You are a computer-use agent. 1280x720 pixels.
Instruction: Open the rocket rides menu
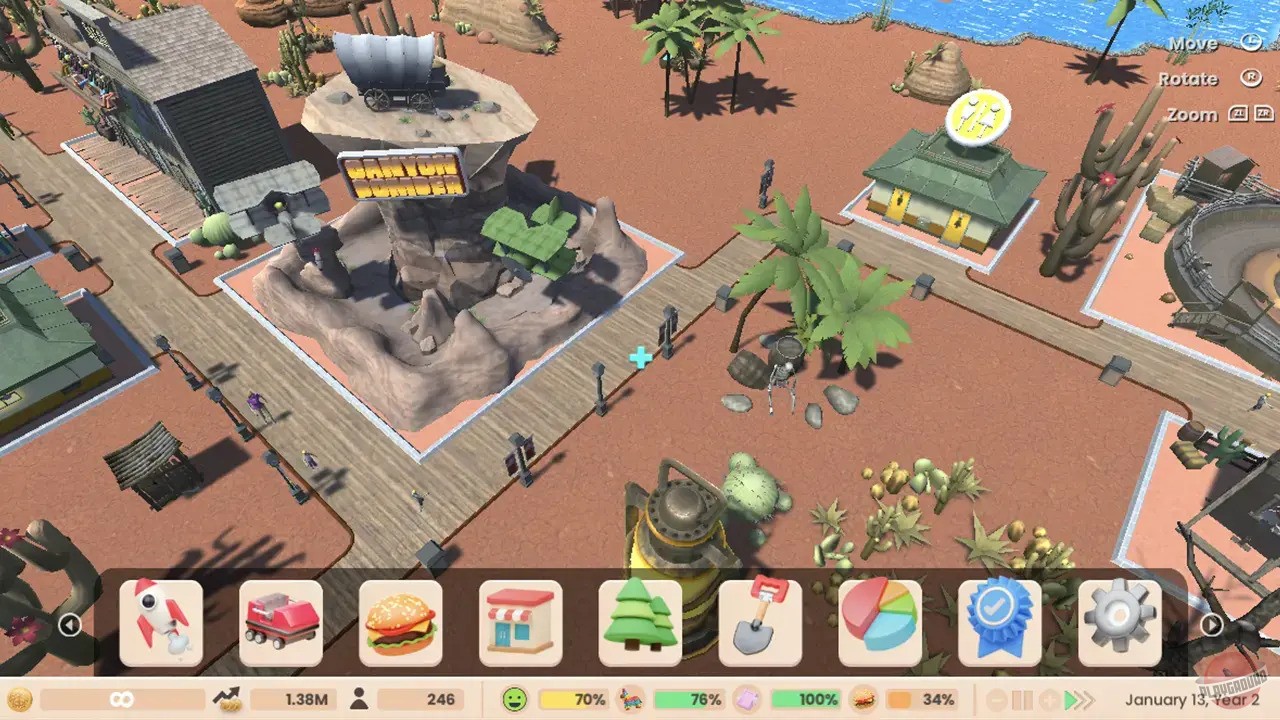pos(162,625)
